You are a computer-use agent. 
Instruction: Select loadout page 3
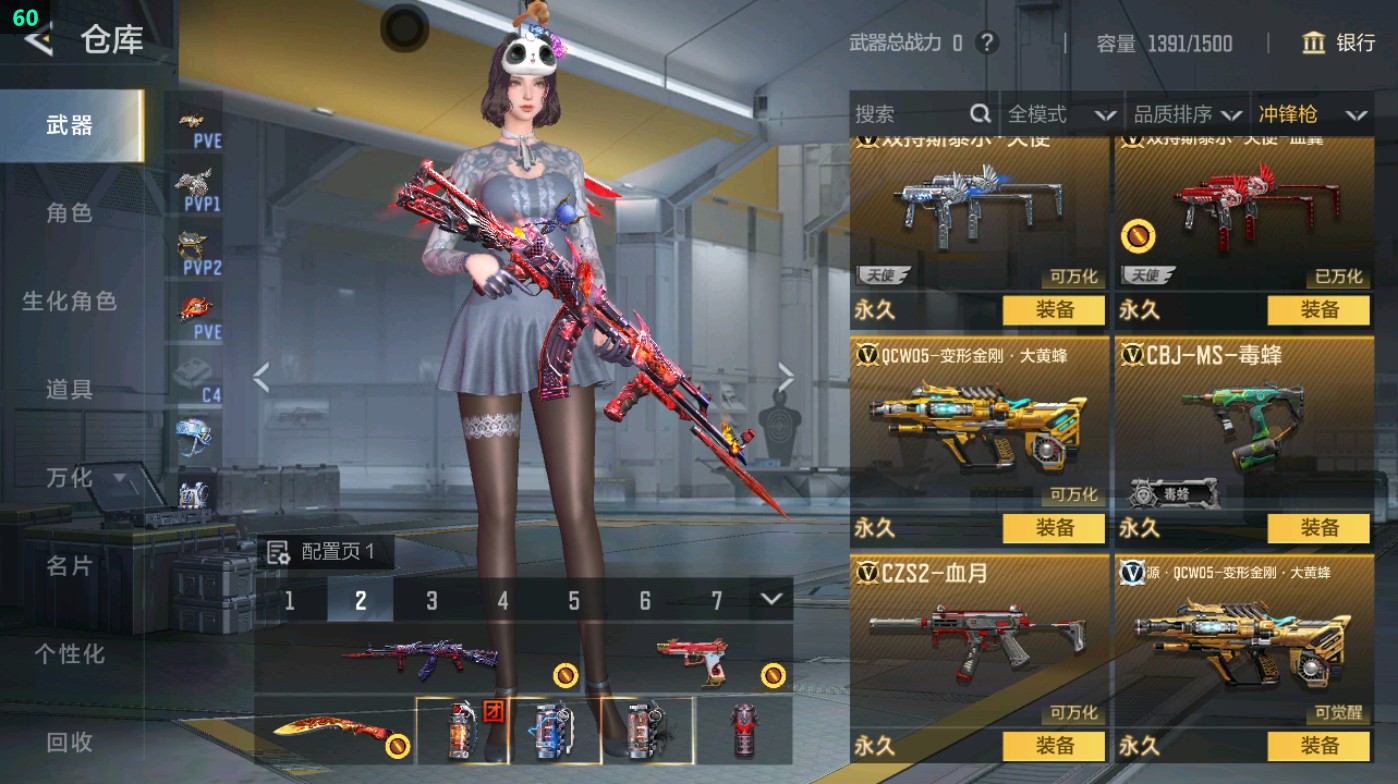coord(432,600)
